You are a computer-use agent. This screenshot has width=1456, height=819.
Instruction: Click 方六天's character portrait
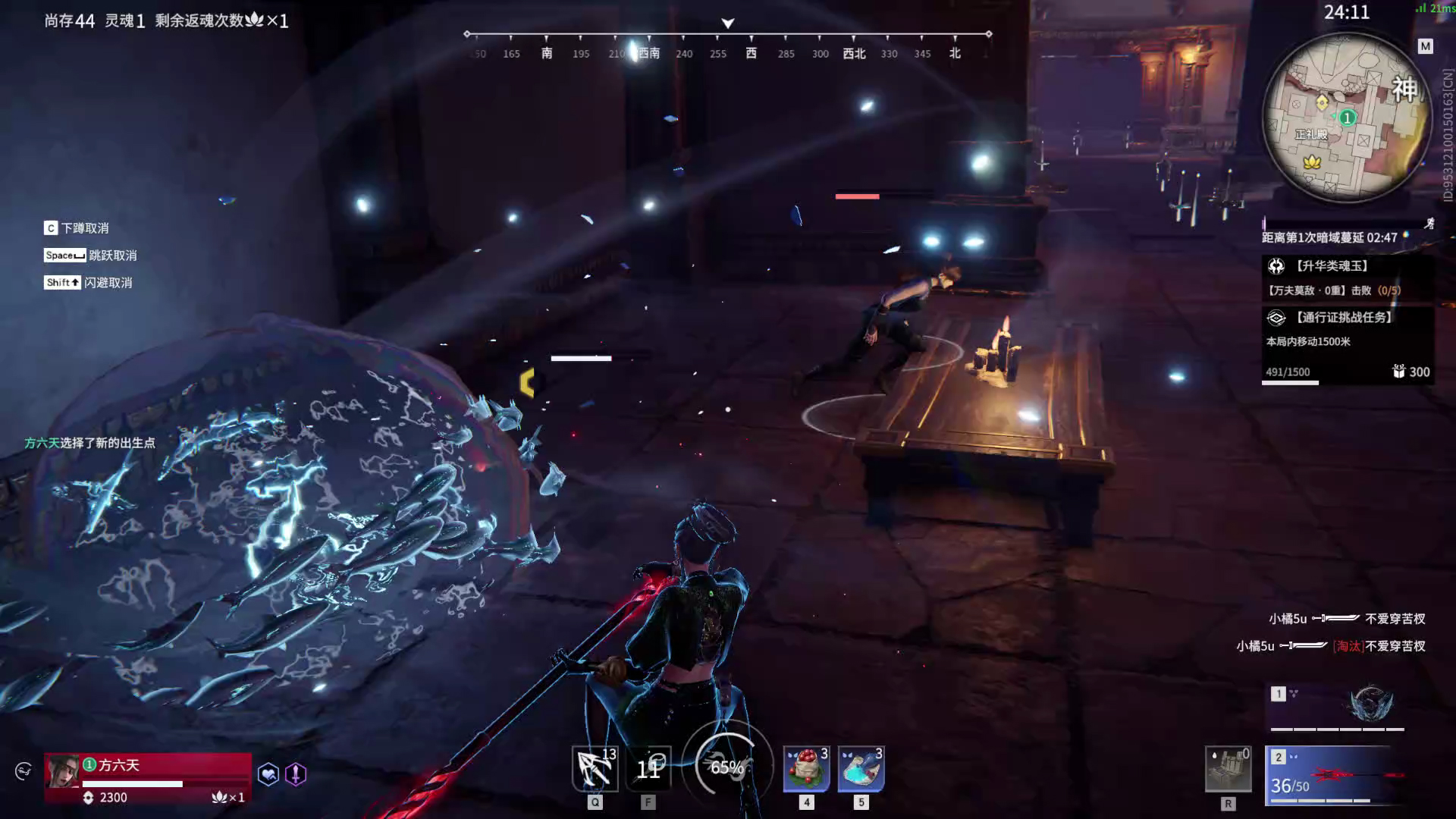[62, 772]
